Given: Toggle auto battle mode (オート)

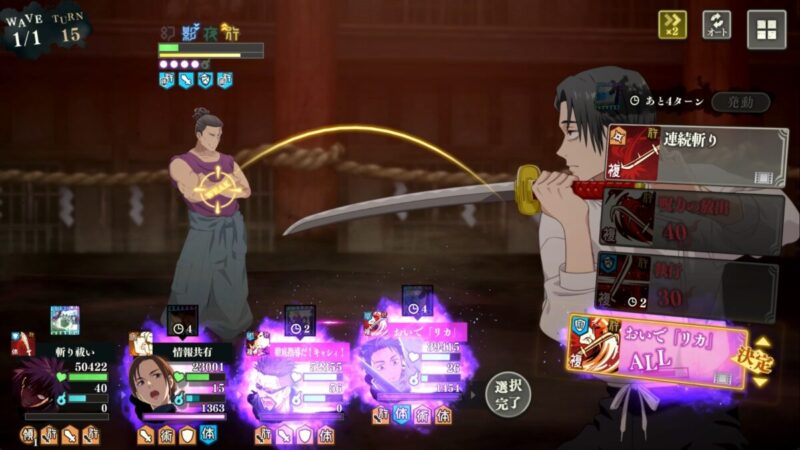Looking at the screenshot, I should coord(716,26).
